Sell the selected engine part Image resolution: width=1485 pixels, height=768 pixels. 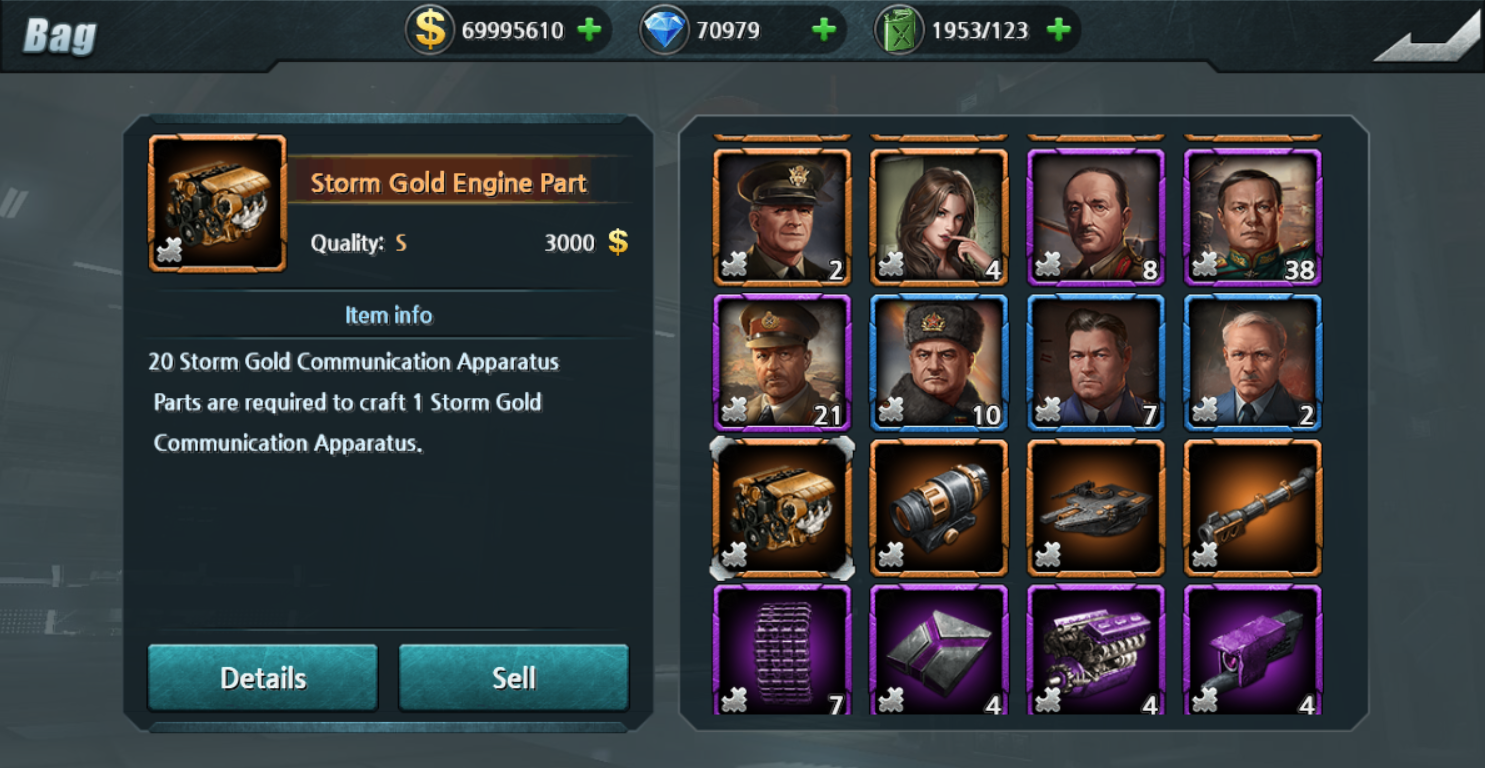point(513,677)
